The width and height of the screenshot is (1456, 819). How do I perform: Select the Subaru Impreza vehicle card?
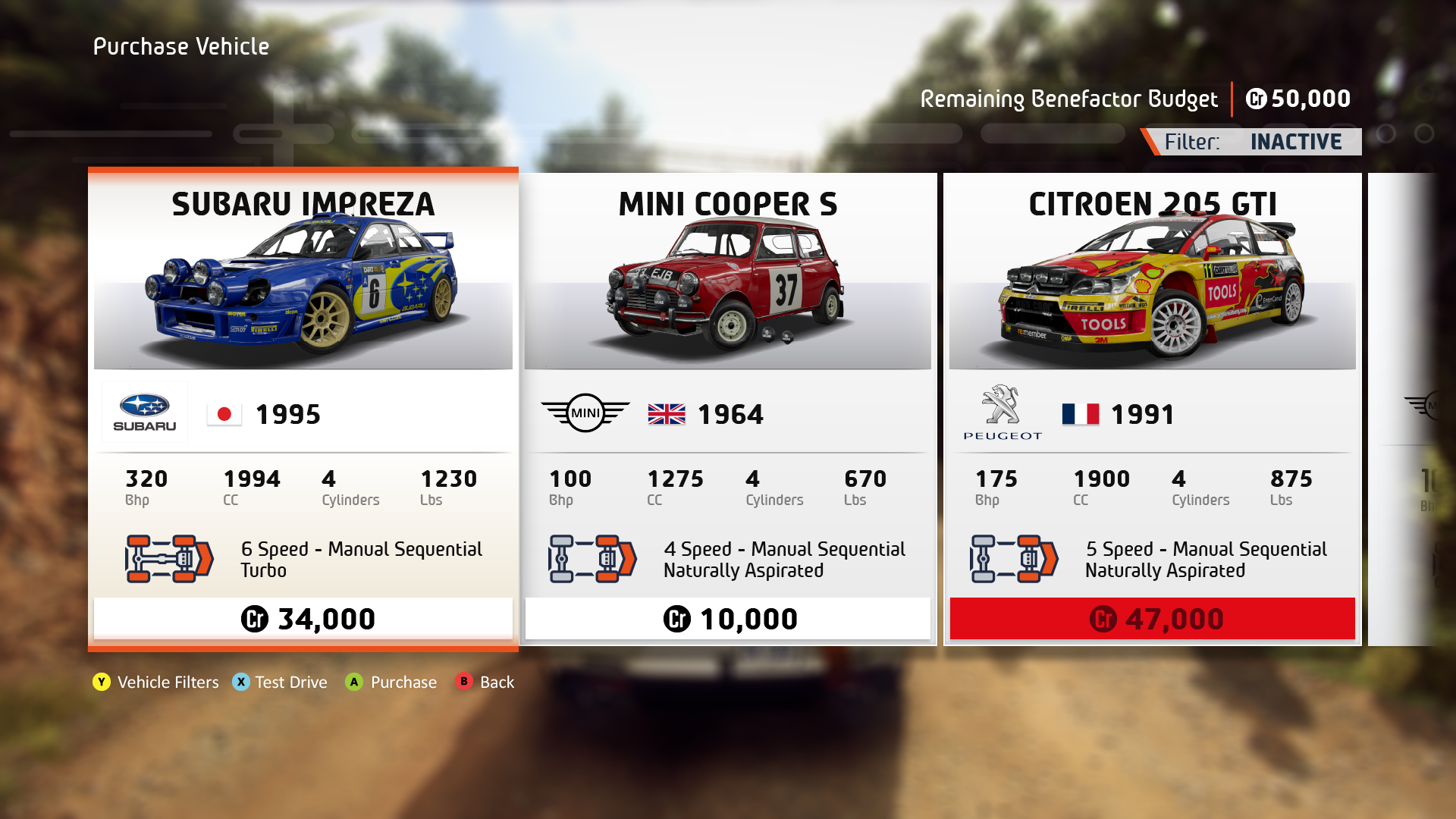click(x=303, y=409)
